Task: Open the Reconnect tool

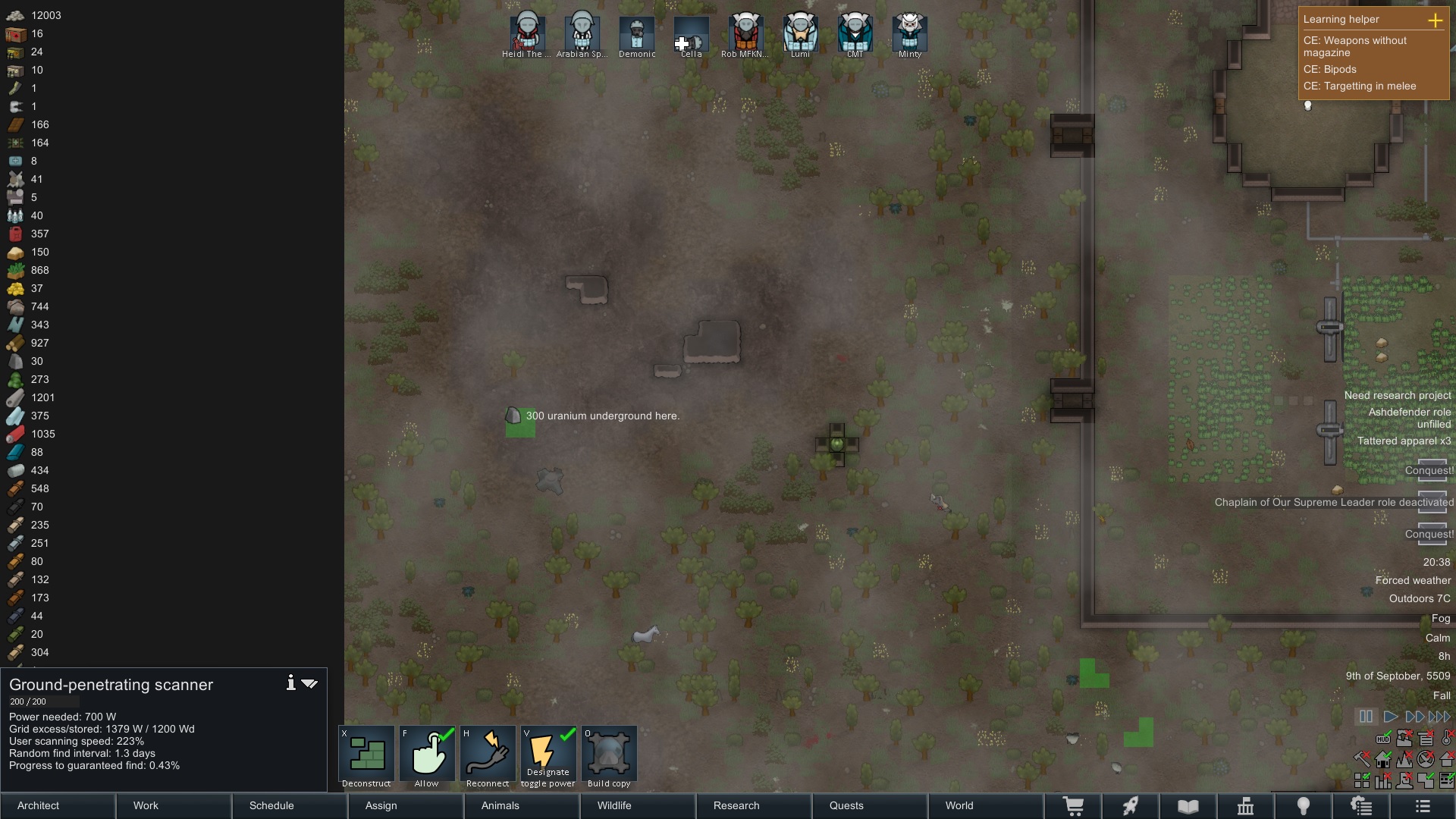Action: [488, 756]
